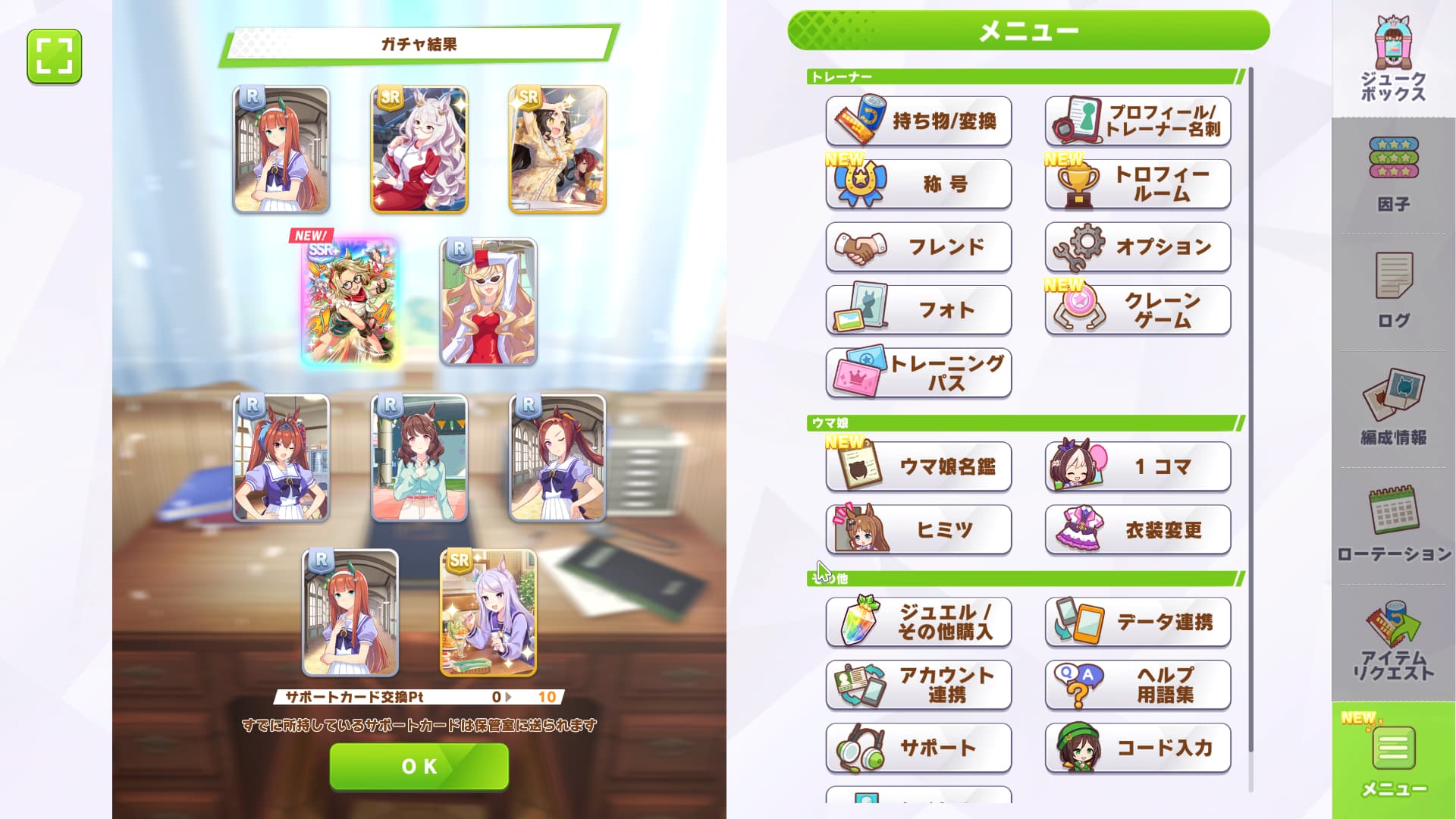The image size is (1456, 819).
Task: Open the トロフィールーム trophy room
Action: click(x=1137, y=184)
